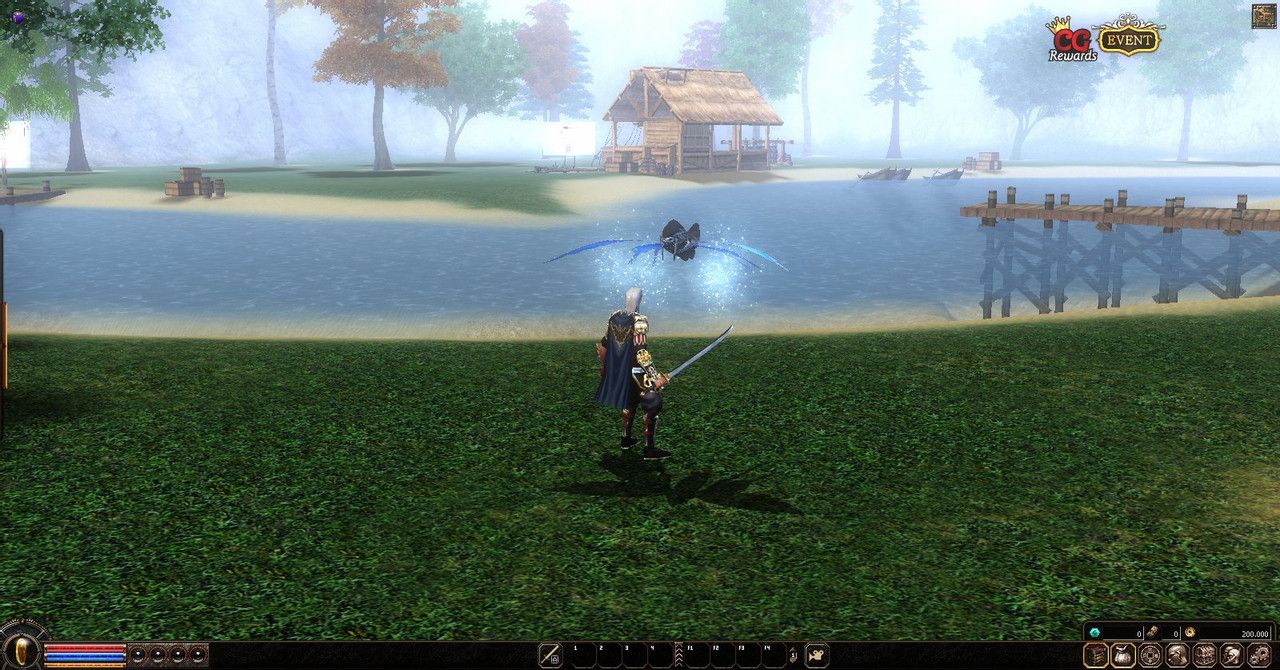The height and width of the screenshot is (670, 1280).
Task: Click the hotbar page switch arrows
Action: click(793, 655)
